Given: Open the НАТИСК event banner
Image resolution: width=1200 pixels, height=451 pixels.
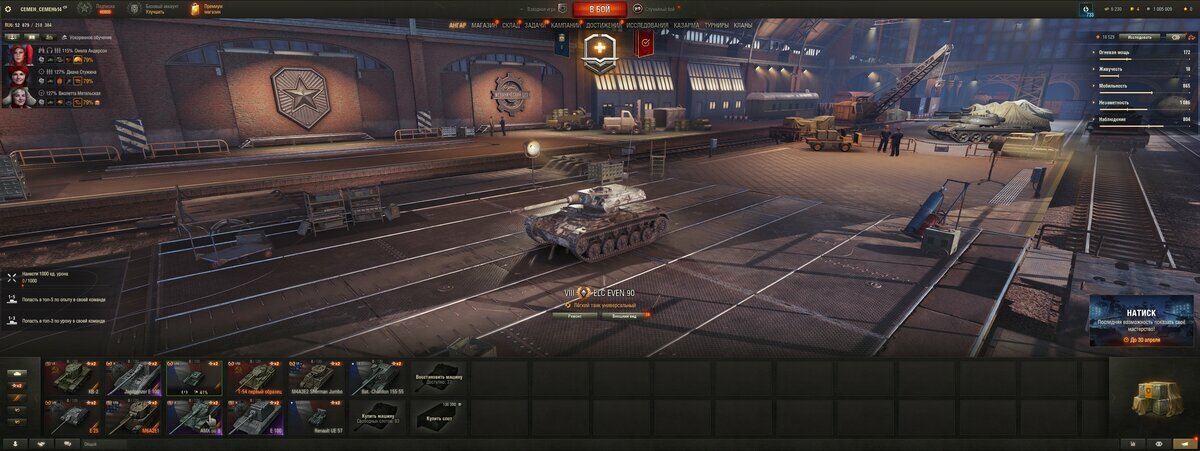Looking at the screenshot, I should click(1141, 320).
